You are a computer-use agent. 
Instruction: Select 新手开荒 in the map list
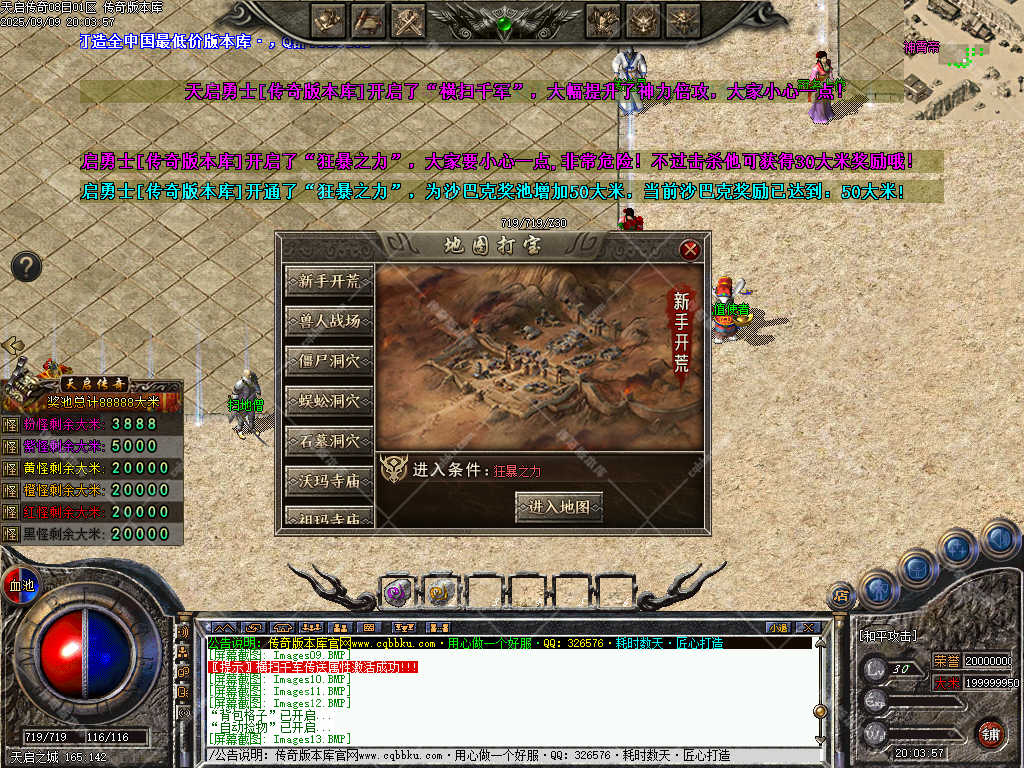click(329, 282)
